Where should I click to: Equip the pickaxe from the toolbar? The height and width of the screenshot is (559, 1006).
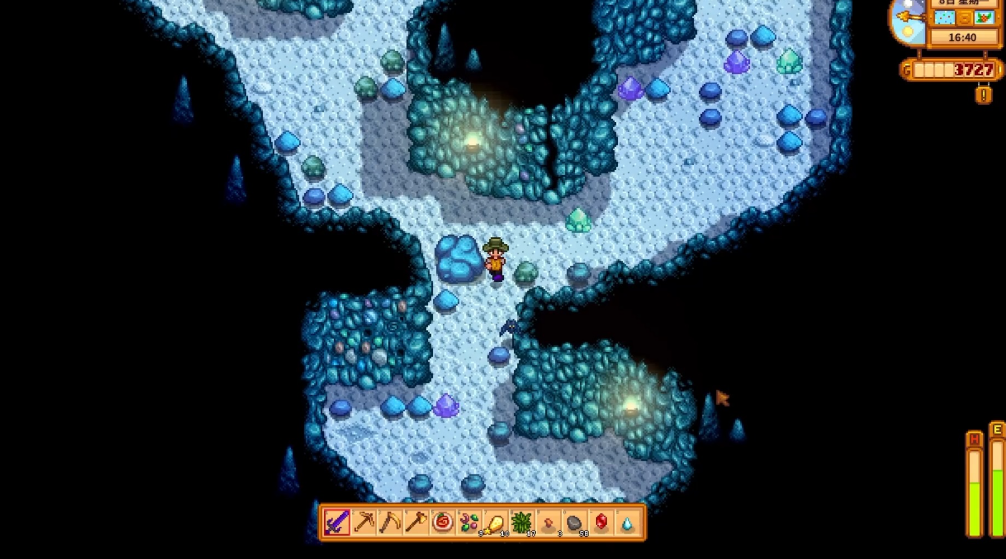[x=363, y=522]
